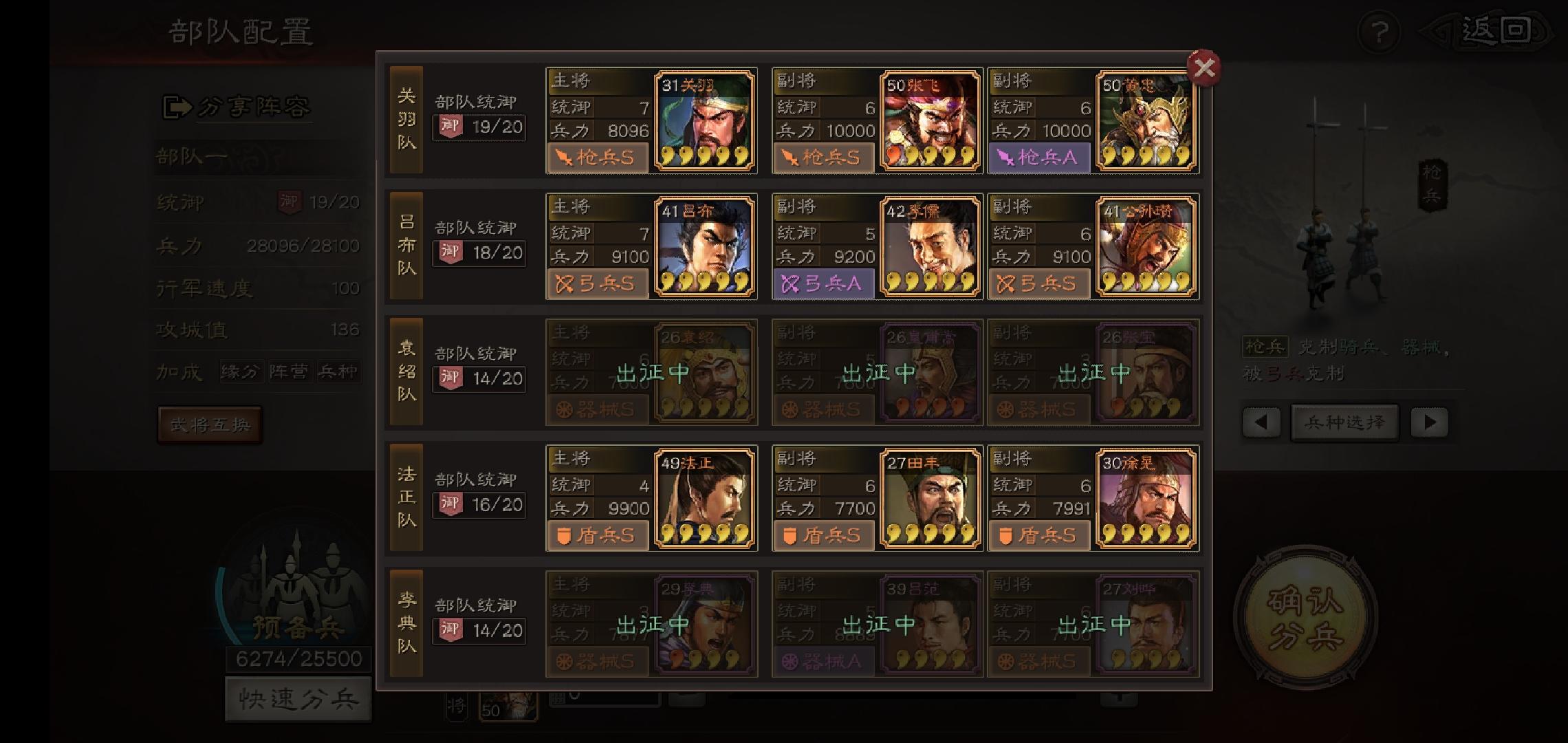Select the 枪兵S badge under 关羽
This screenshot has width=1568, height=743.
point(597,158)
